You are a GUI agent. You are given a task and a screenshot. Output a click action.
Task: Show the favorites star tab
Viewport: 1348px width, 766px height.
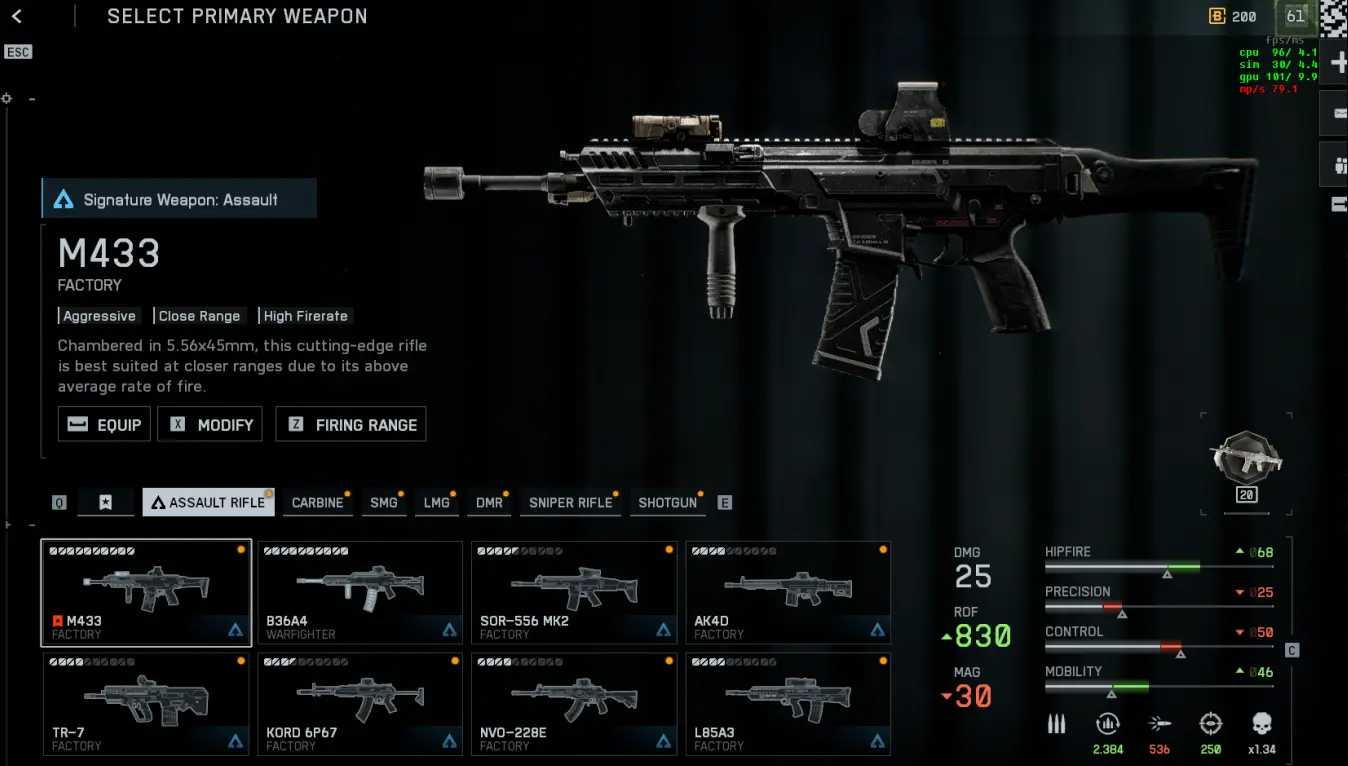106,502
